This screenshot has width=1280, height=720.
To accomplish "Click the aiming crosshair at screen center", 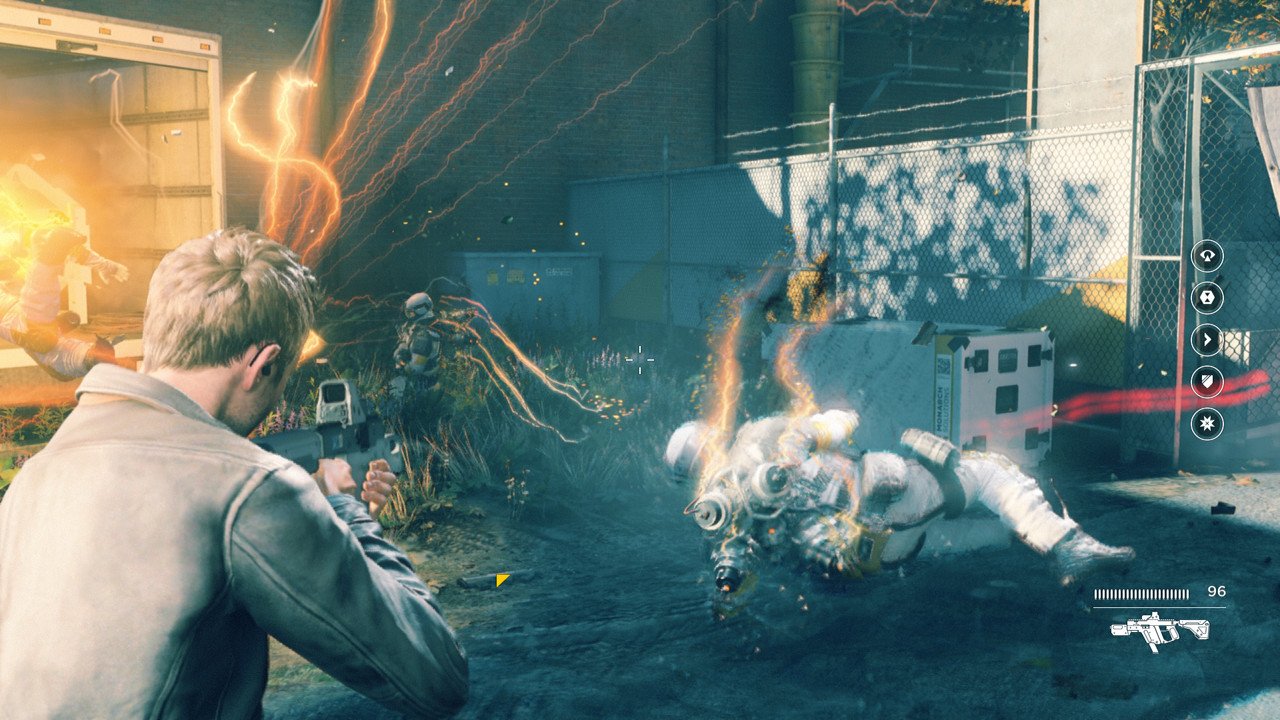I will tap(639, 361).
